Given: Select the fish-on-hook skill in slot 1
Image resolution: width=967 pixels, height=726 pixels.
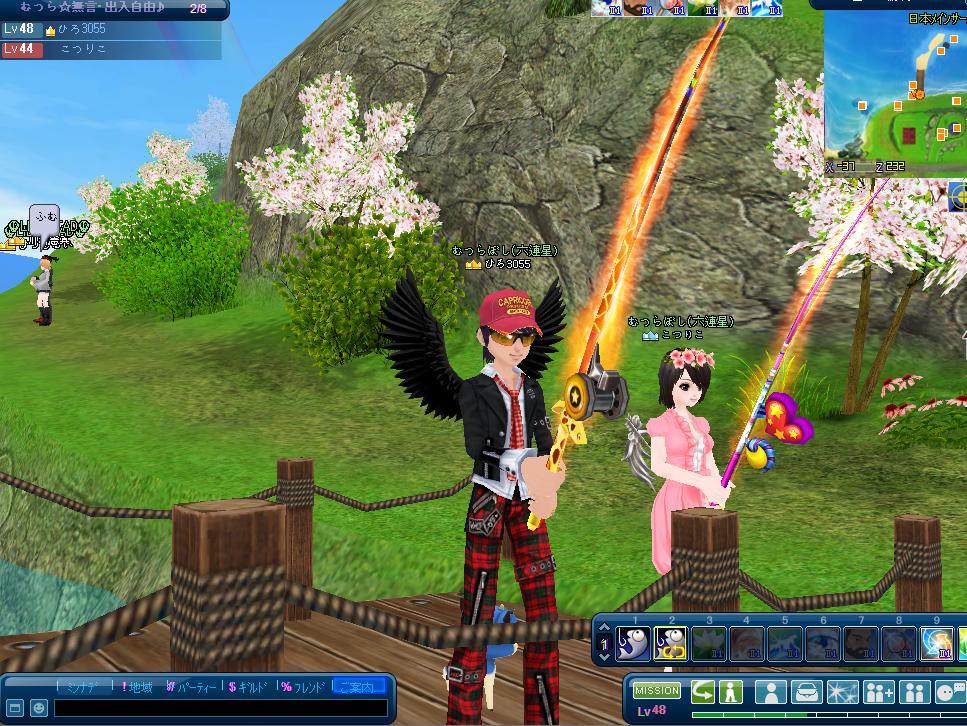Looking at the screenshot, I should pyautogui.click(x=634, y=643).
